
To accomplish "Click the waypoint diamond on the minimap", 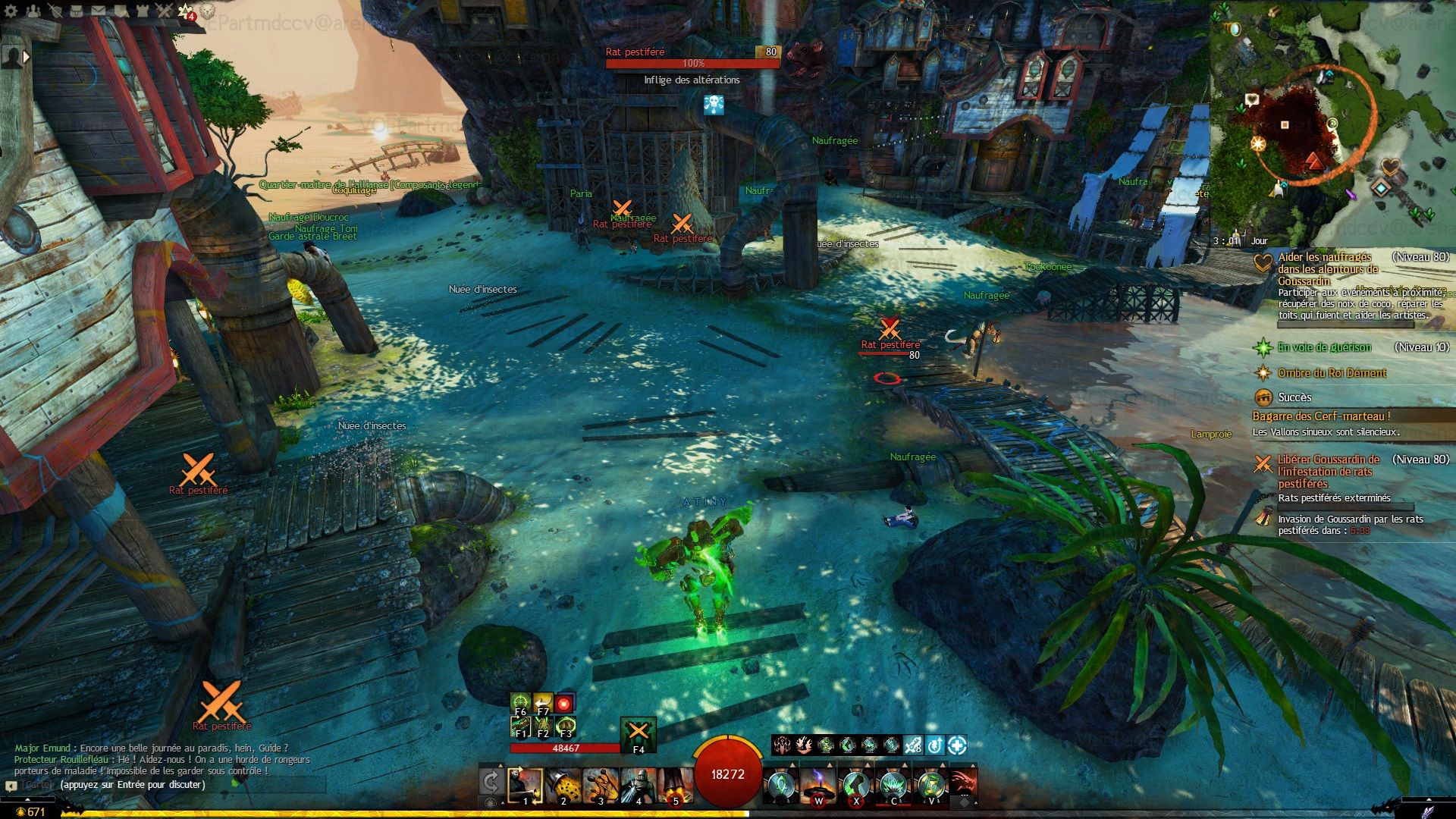I will (1381, 187).
